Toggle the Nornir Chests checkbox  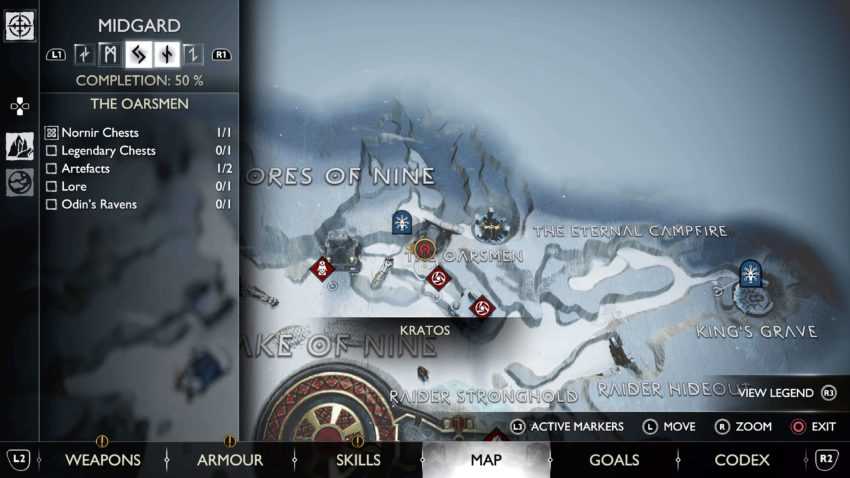click(52, 133)
